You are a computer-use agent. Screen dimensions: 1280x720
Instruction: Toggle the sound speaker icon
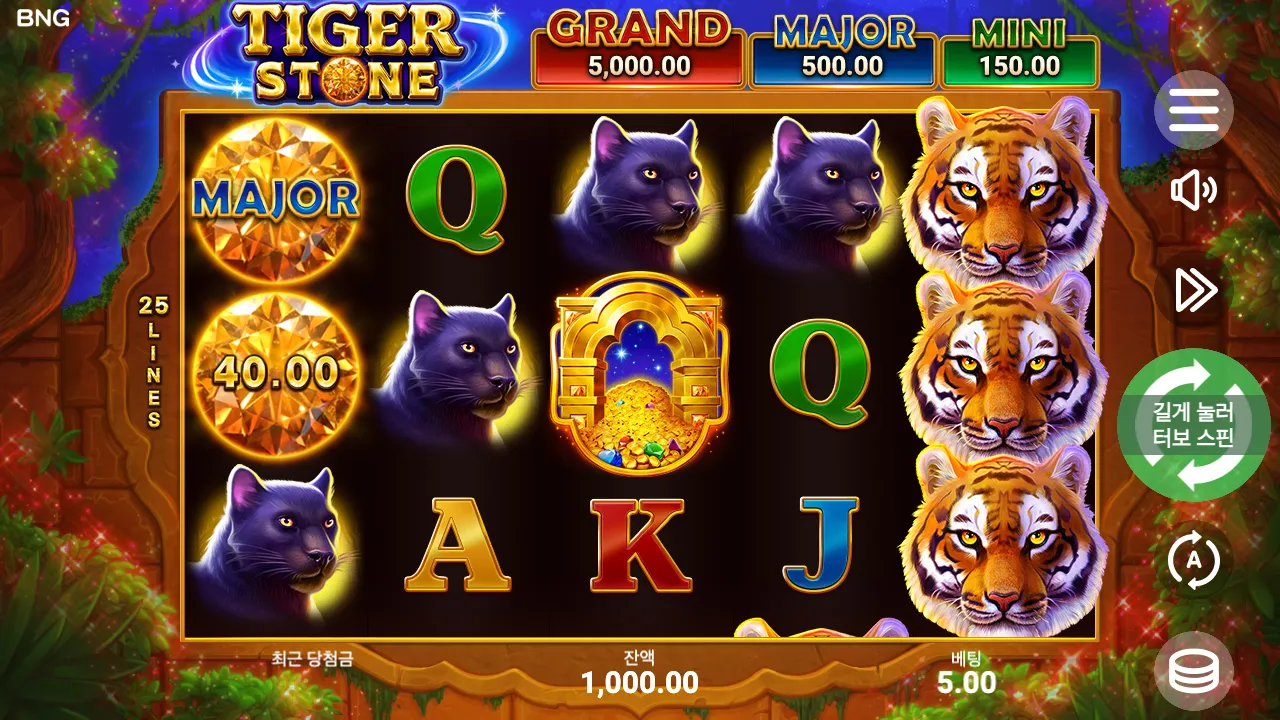pyautogui.click(x=1193, y=191)
